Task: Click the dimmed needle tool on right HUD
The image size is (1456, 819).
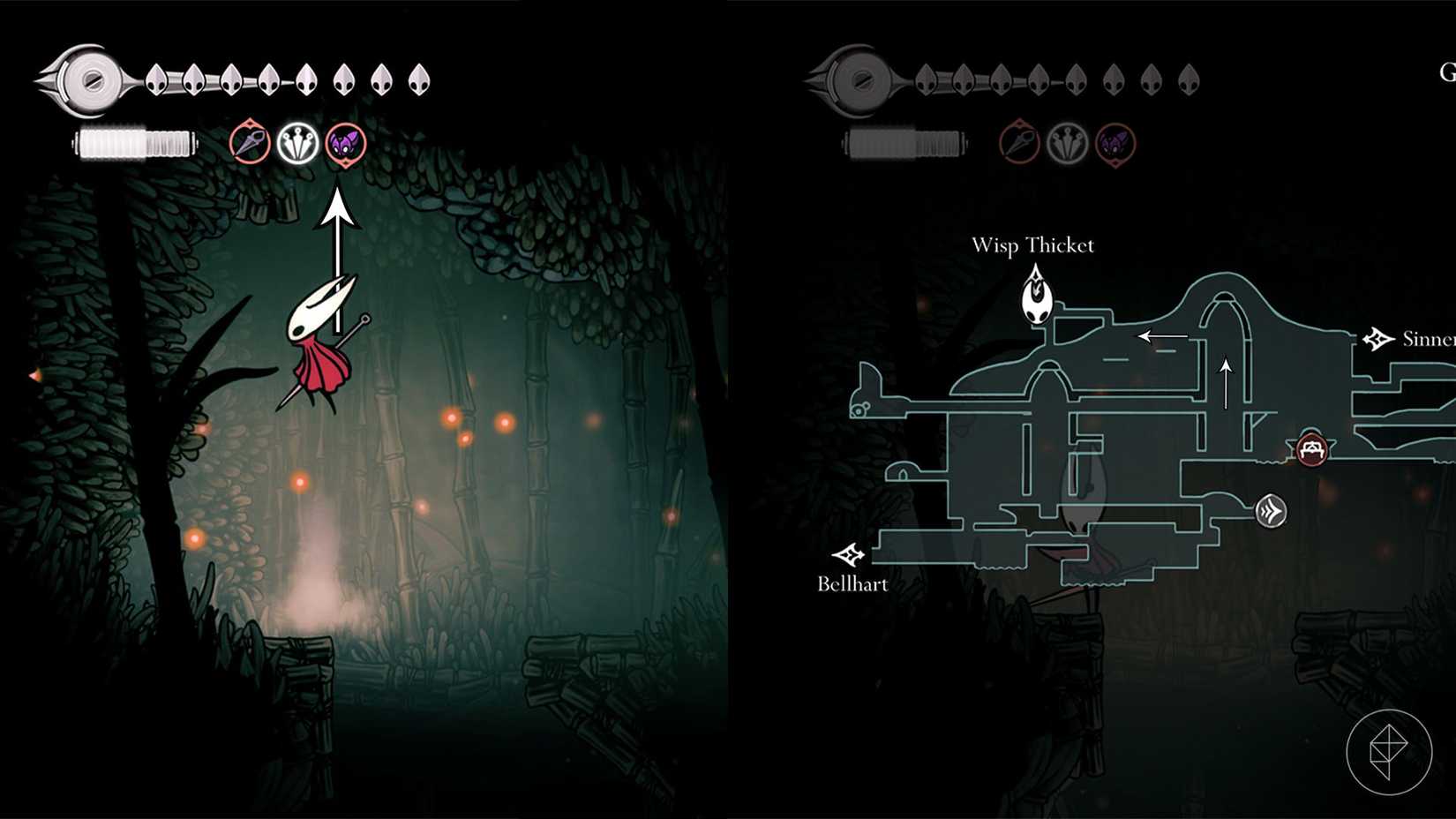Action: [x=1017, y=140]
